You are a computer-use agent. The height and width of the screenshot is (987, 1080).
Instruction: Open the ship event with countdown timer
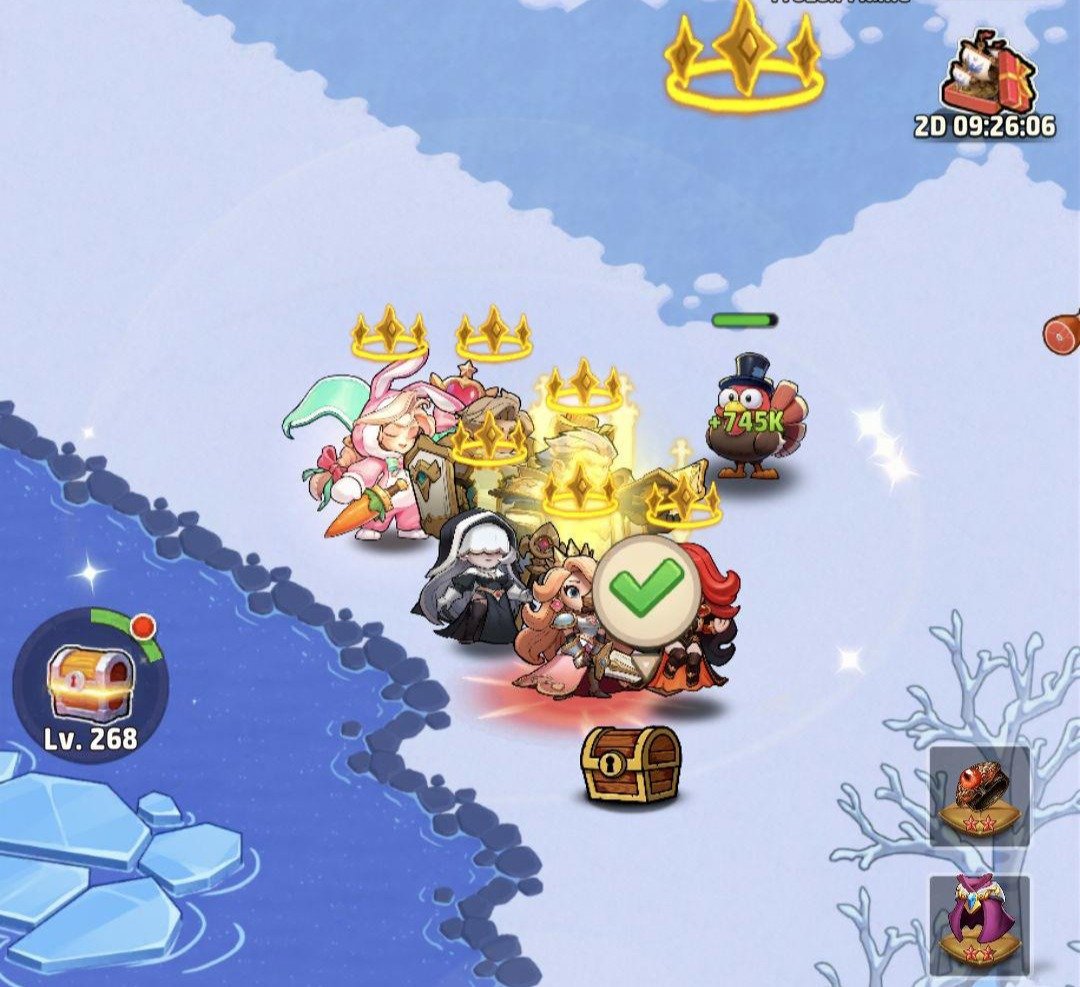989,76
